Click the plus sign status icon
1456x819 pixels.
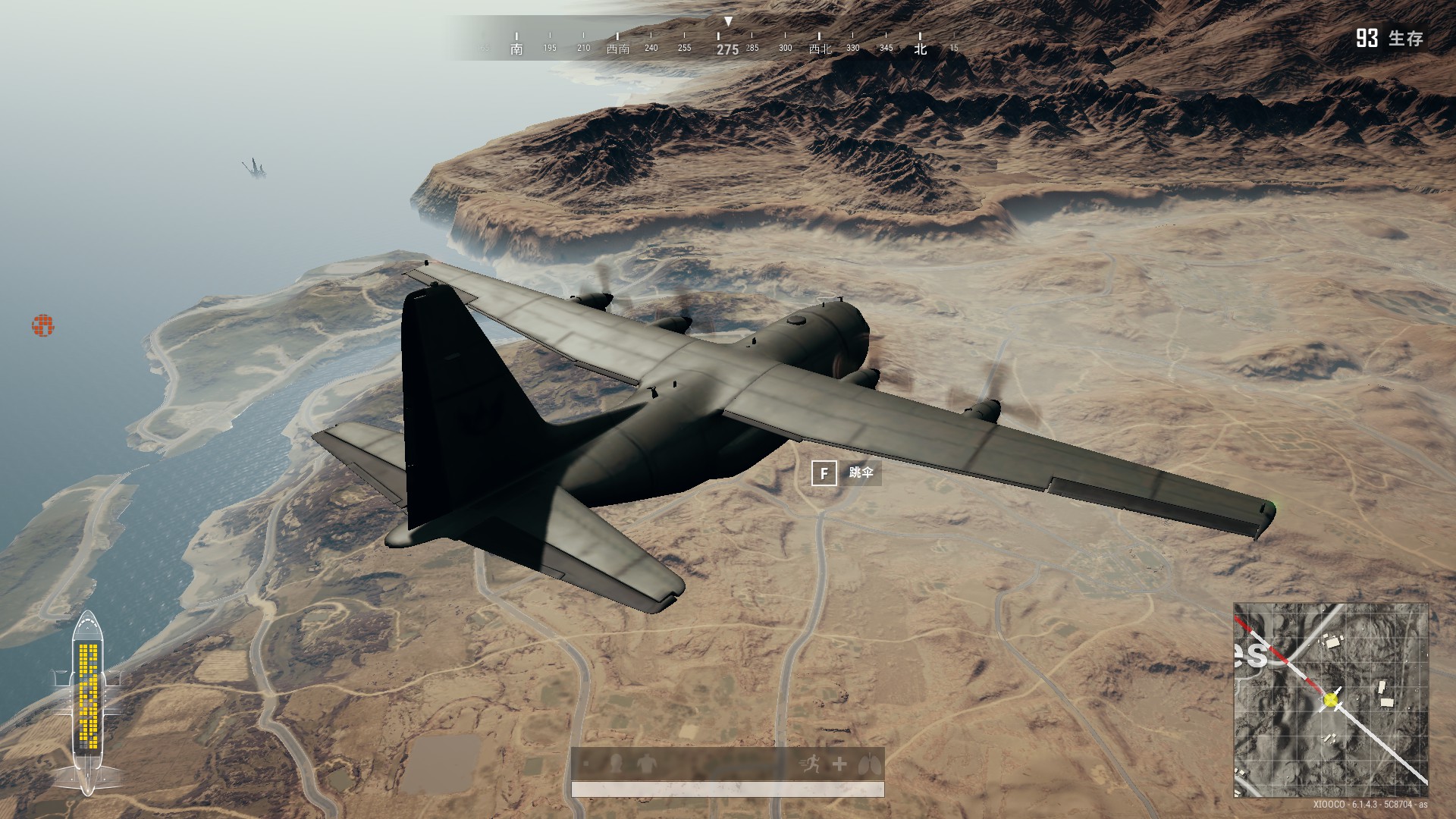pos(839,764)
